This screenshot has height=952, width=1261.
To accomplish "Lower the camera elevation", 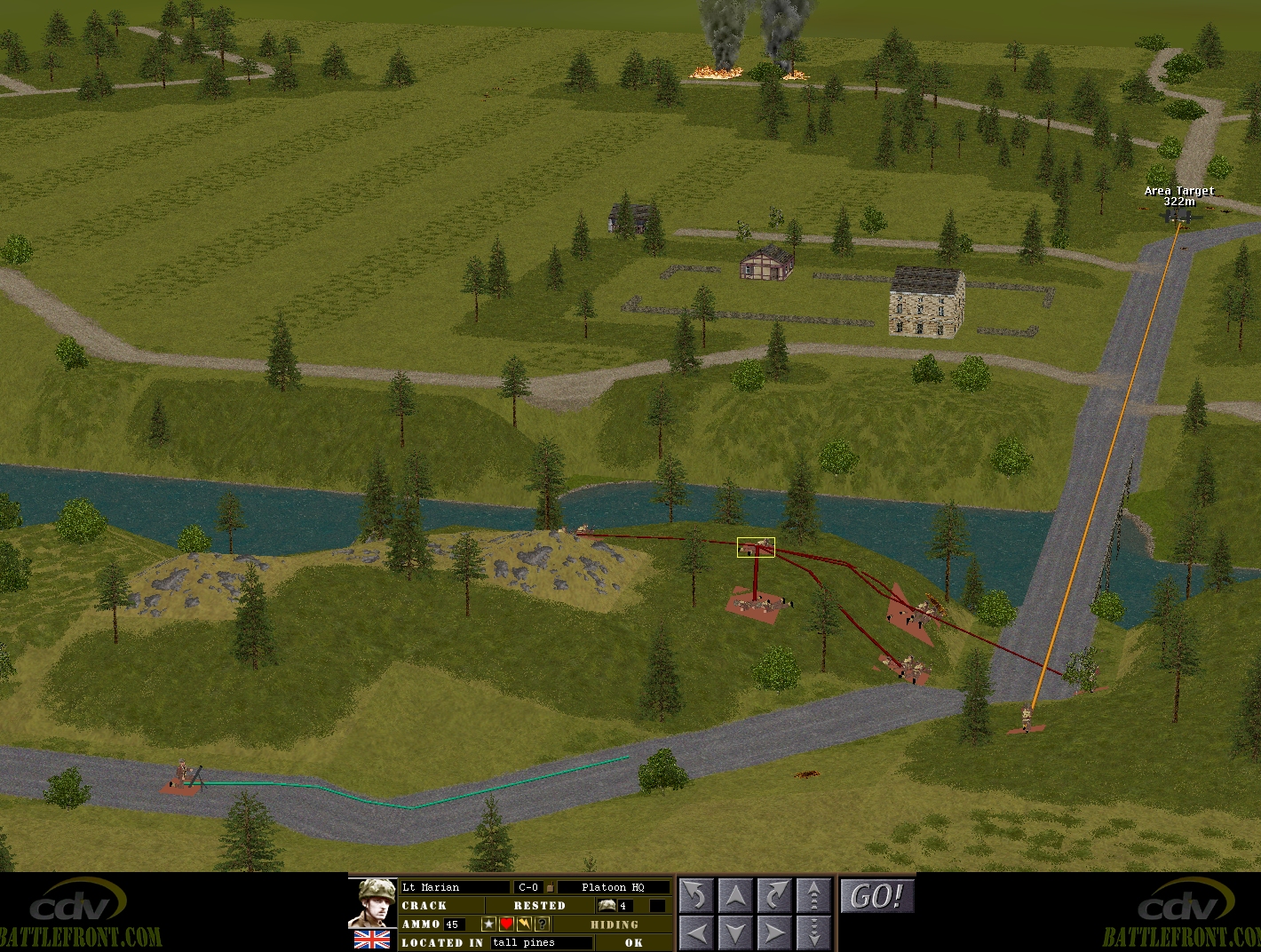I will click(813, 932).
